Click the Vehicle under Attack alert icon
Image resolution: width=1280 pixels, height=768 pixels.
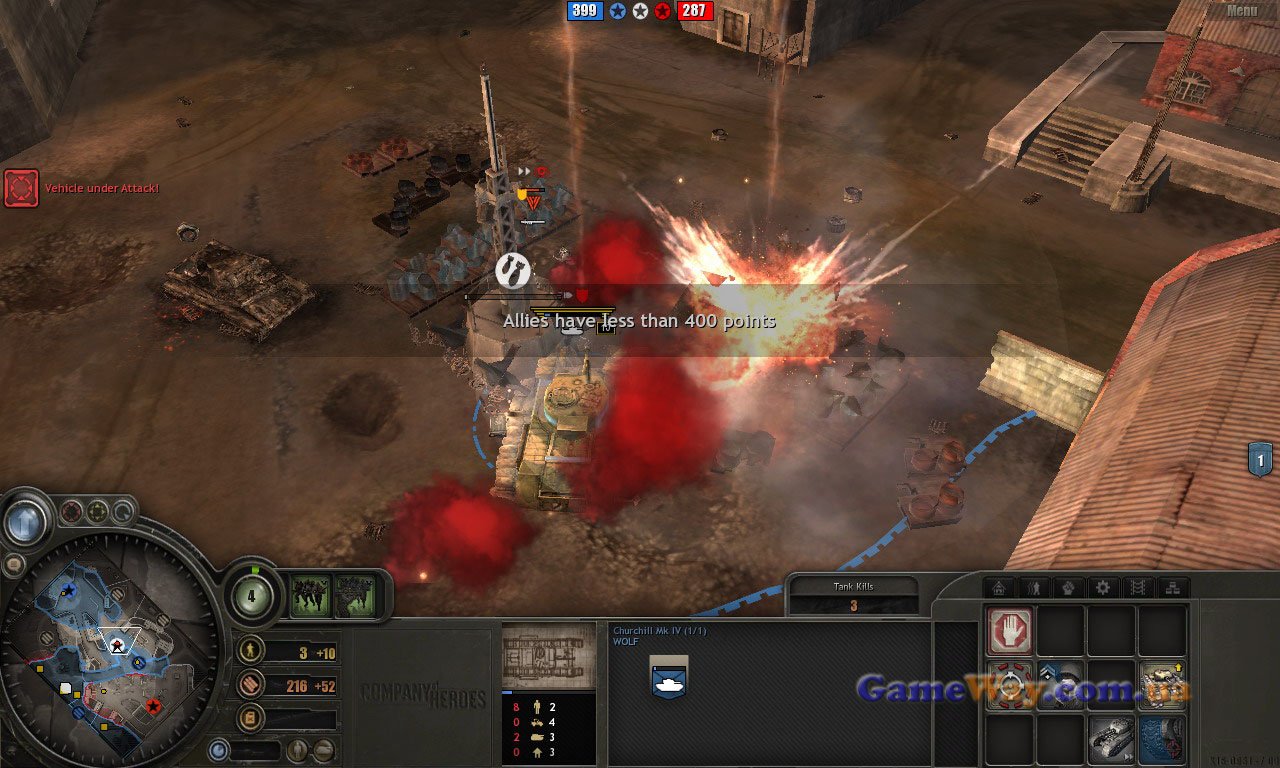point(21,188)
